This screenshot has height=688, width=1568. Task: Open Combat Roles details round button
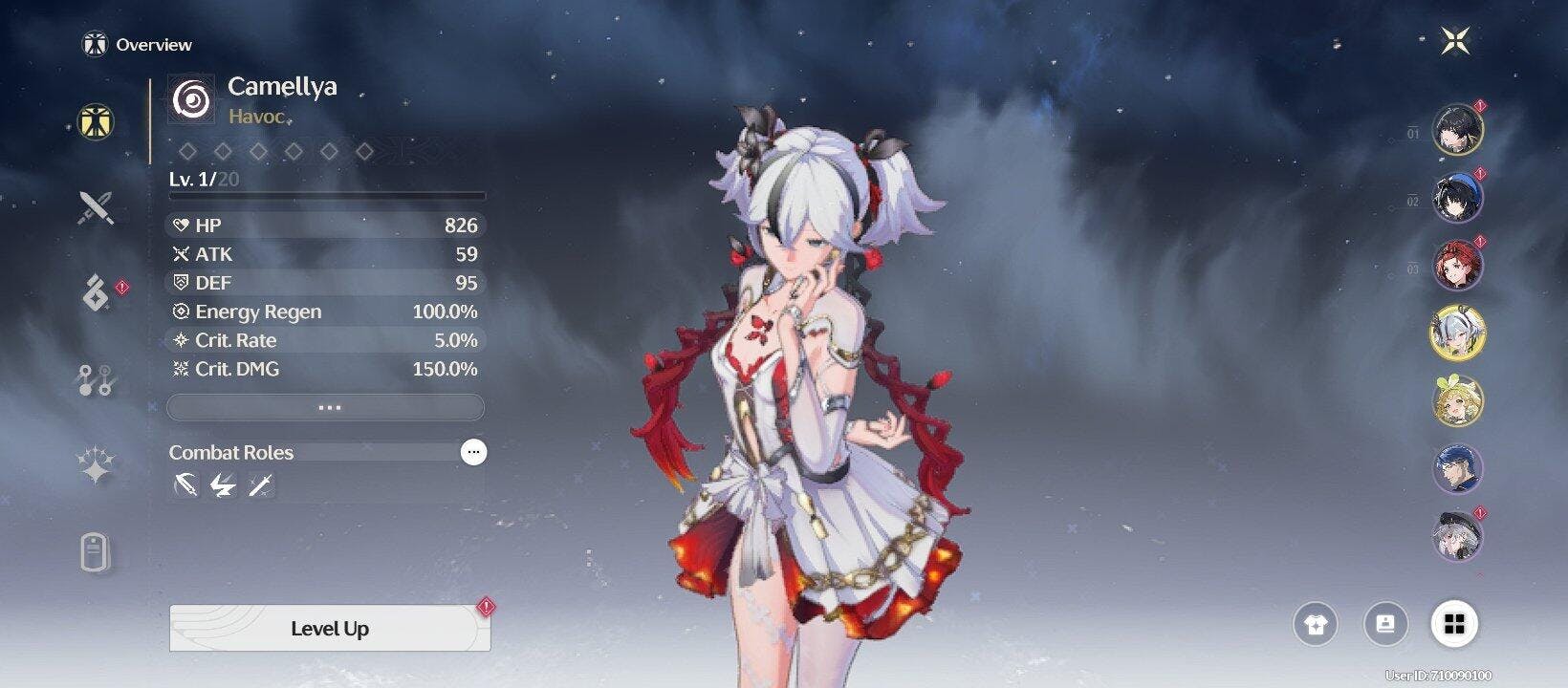tap(473, 452)
